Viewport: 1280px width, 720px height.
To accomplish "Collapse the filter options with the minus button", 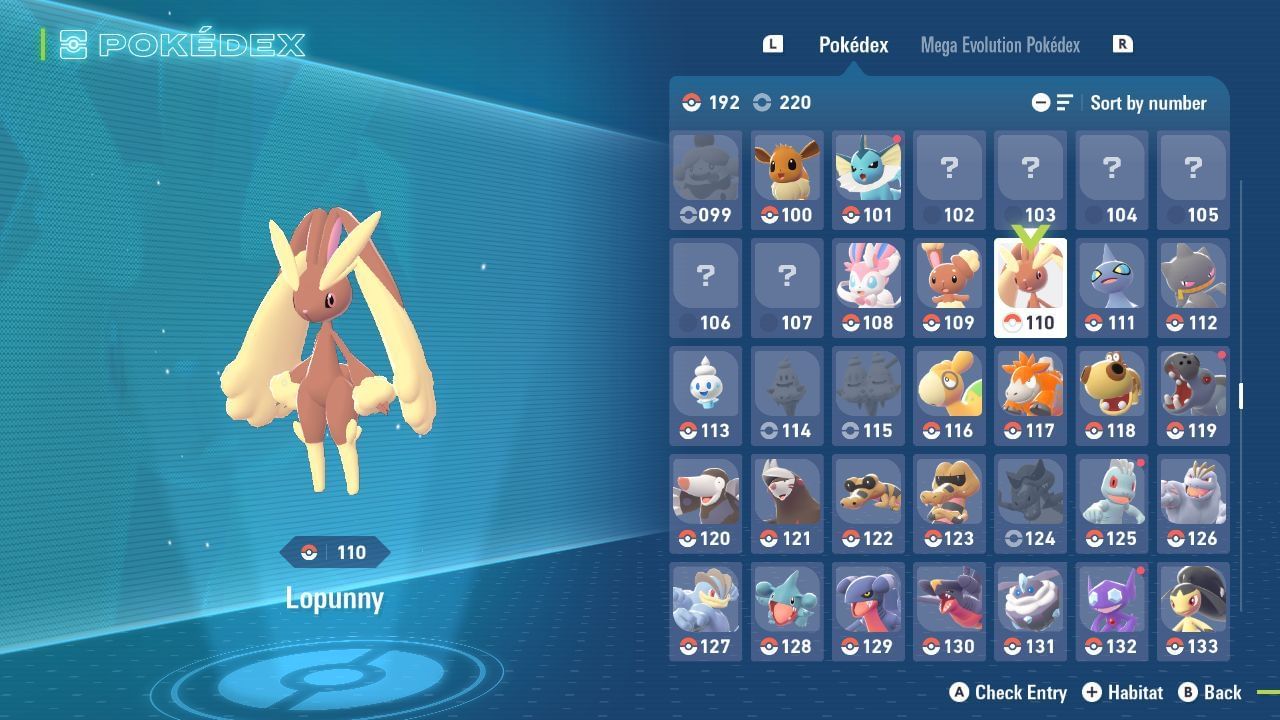I will click(x=1040, y=102).
